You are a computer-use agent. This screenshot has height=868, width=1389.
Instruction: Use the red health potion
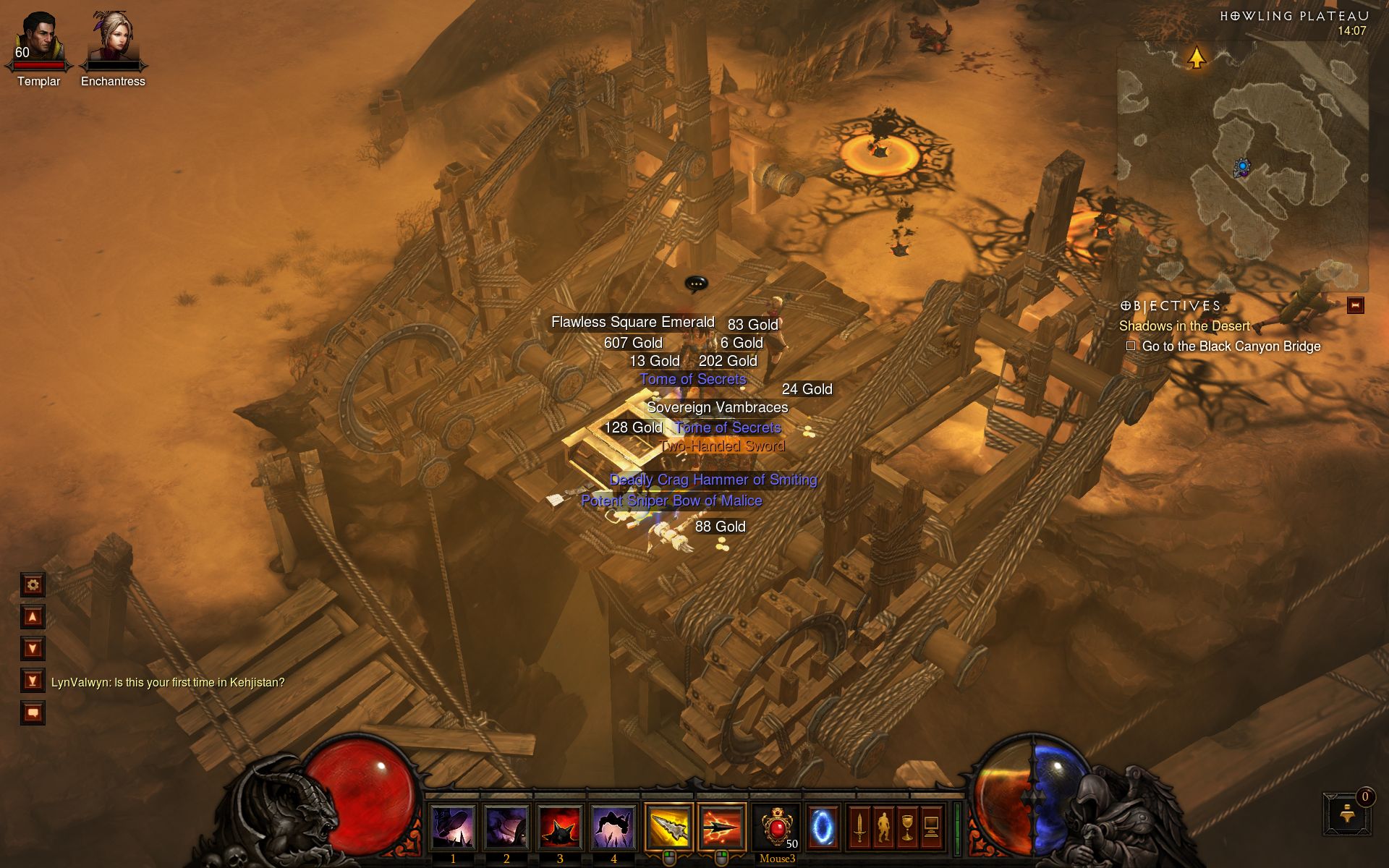pos(776,827)
